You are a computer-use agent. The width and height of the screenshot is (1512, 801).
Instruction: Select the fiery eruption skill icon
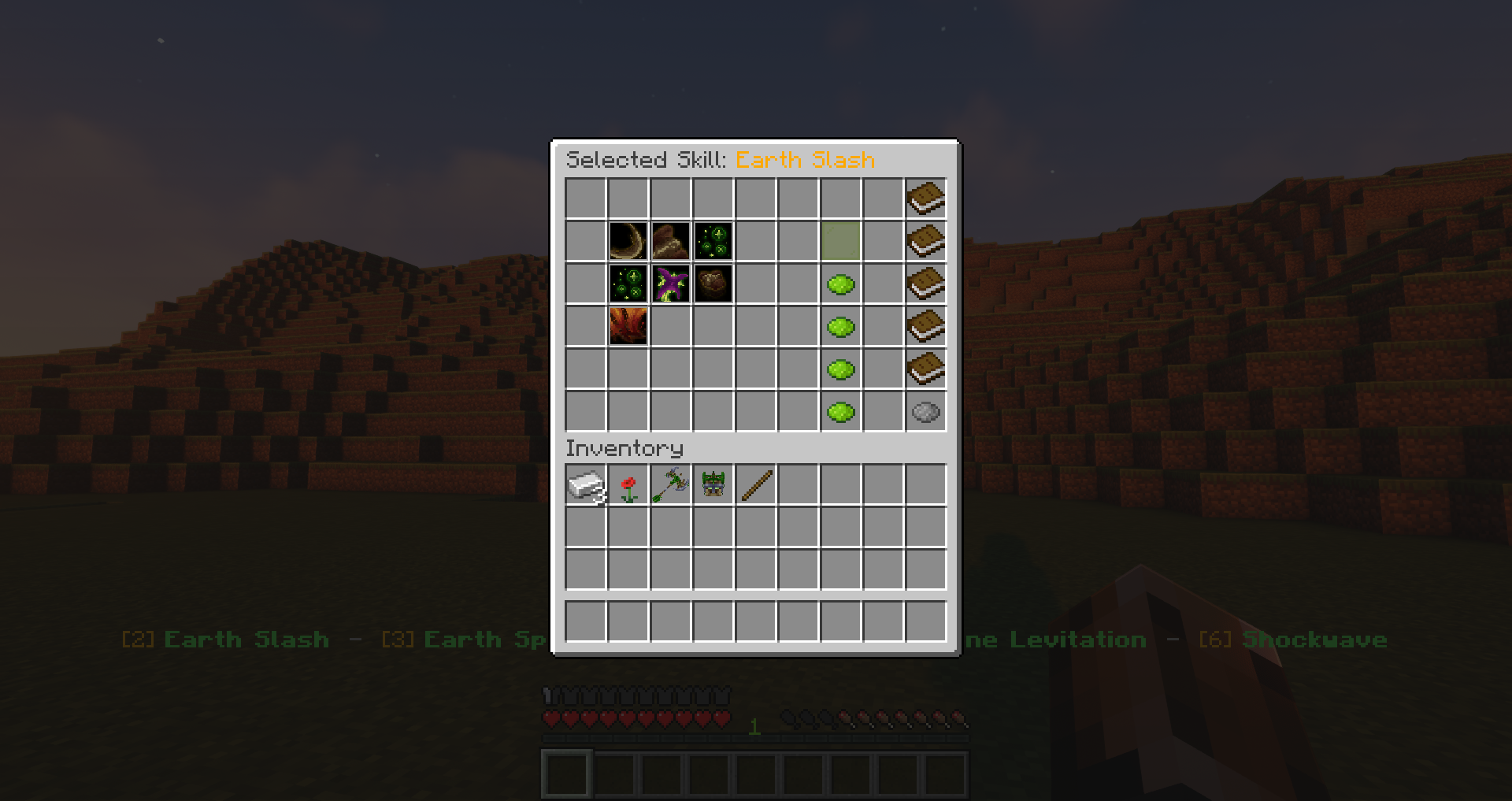pos(628,327)
